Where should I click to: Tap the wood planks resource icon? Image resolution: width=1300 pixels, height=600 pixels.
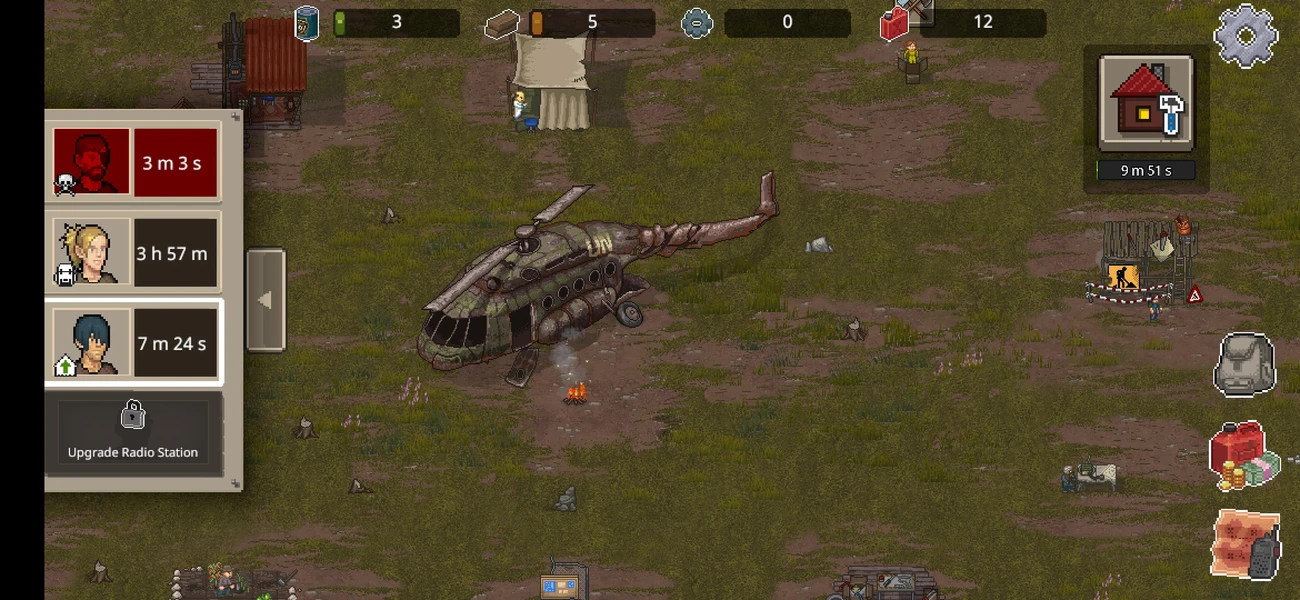click(502, 24)
